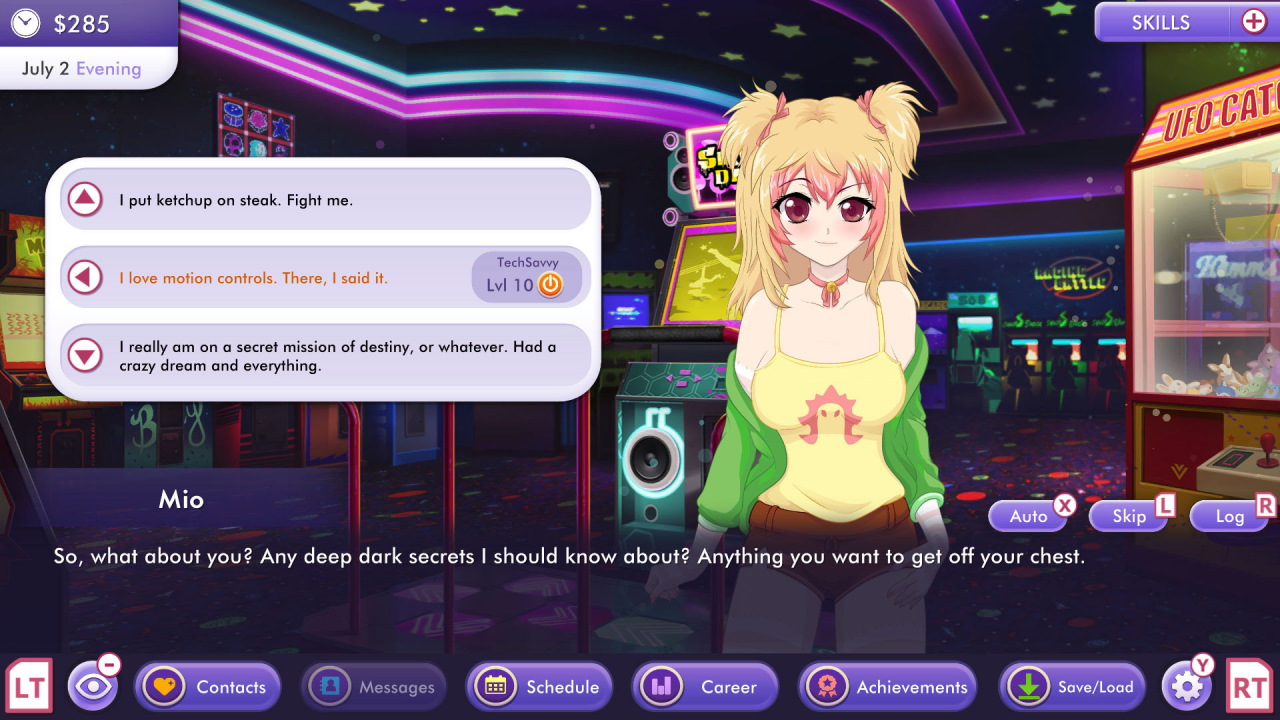This screenshot has height=720, width=1280.
Task: Click the up arrow on the ketchup choice
Action: (87, 199)
